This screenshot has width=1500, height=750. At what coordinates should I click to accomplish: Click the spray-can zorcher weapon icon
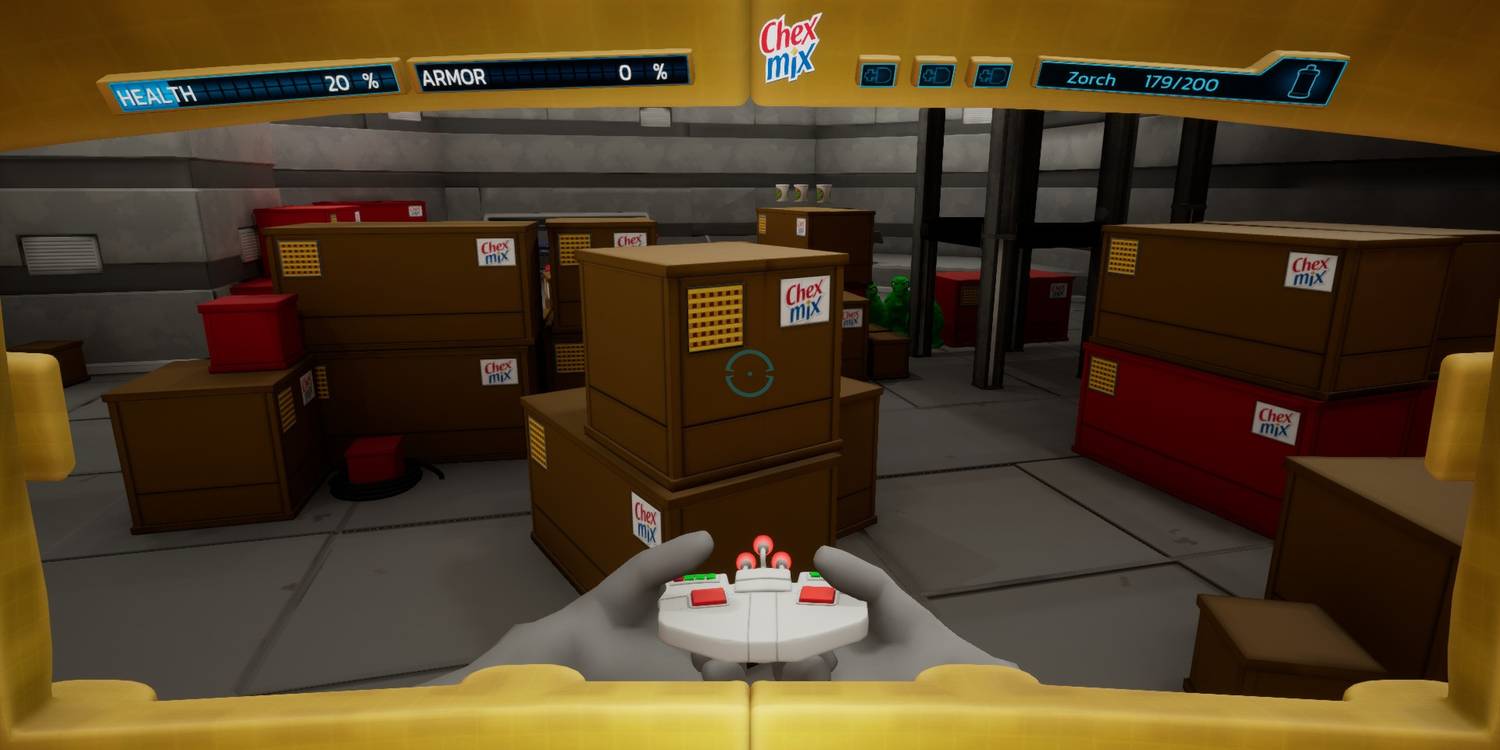(1303, 80)
